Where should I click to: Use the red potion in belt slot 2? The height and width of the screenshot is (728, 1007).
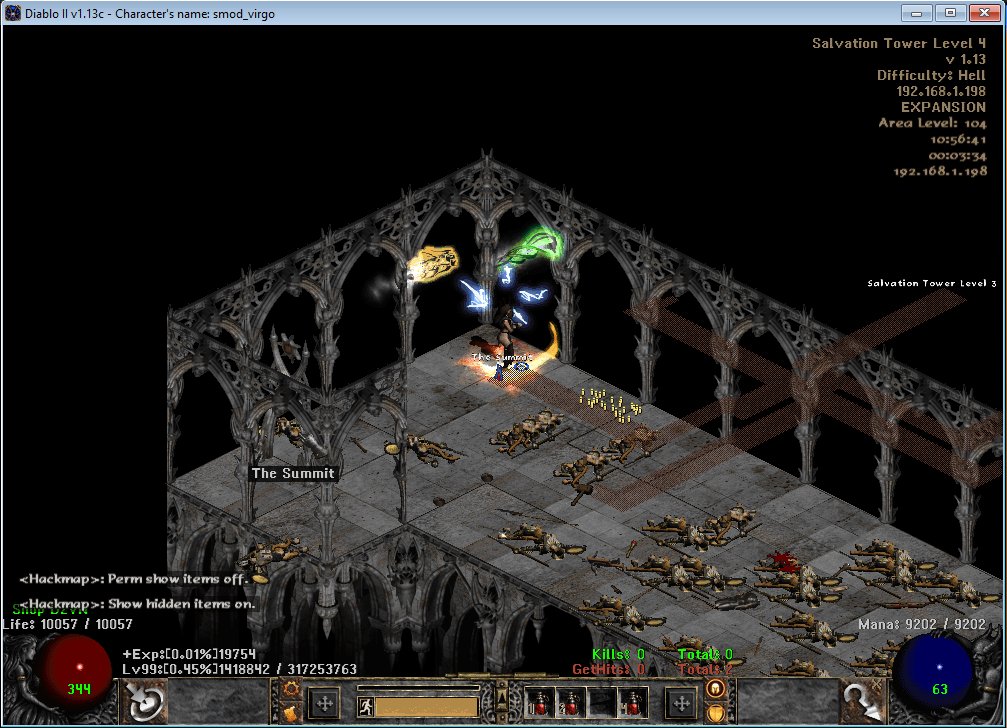(x=570, y=702)
